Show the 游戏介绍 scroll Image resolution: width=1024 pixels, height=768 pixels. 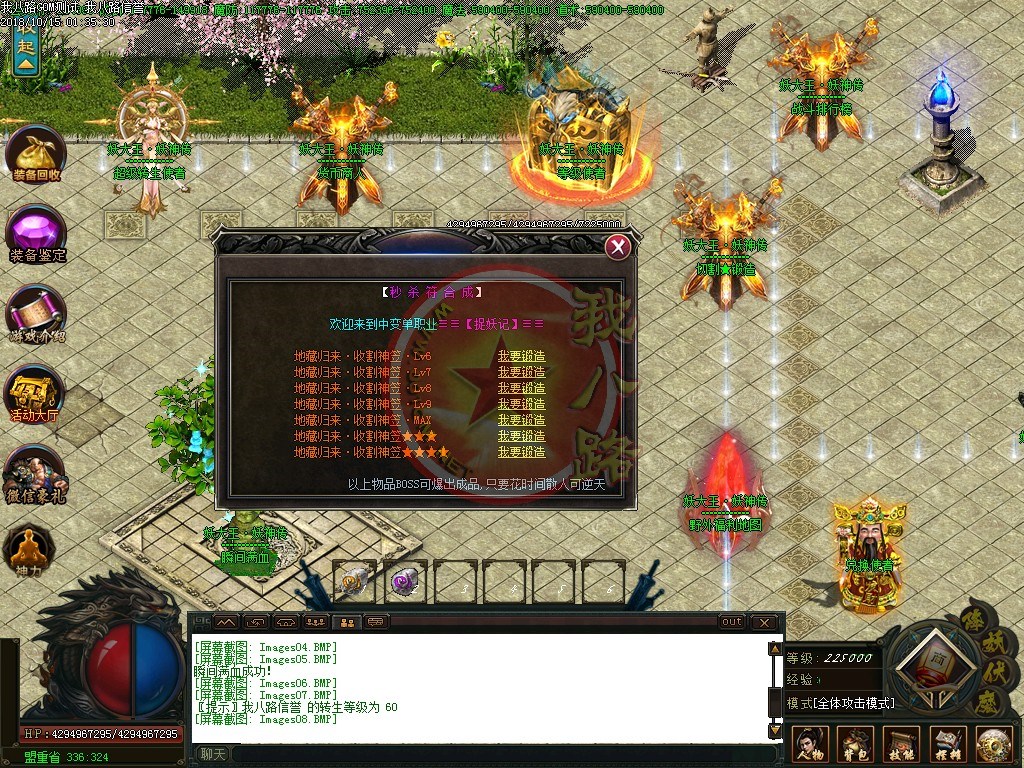pyautogui.click(x=36, y=315)
